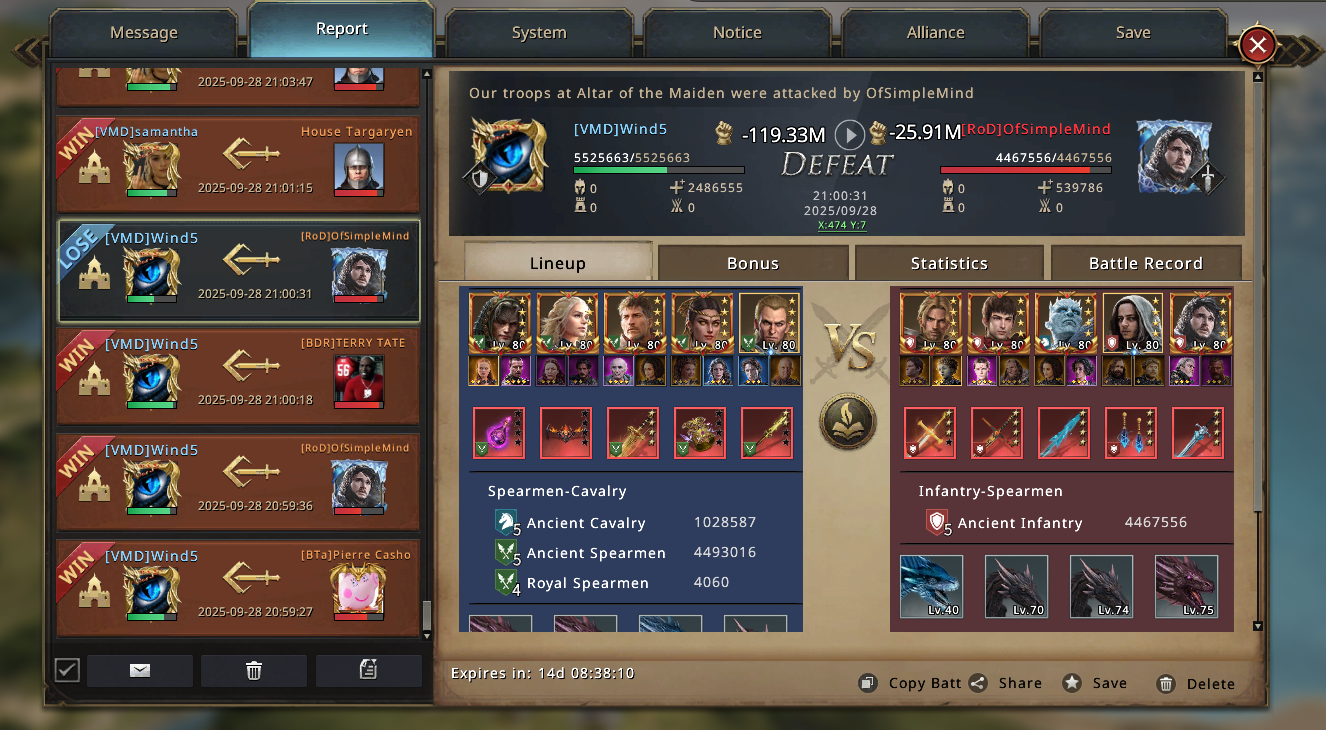Play the battle replay
Image resolution: width=1326 pixels, height=730 pixels.
pos(850,134)
